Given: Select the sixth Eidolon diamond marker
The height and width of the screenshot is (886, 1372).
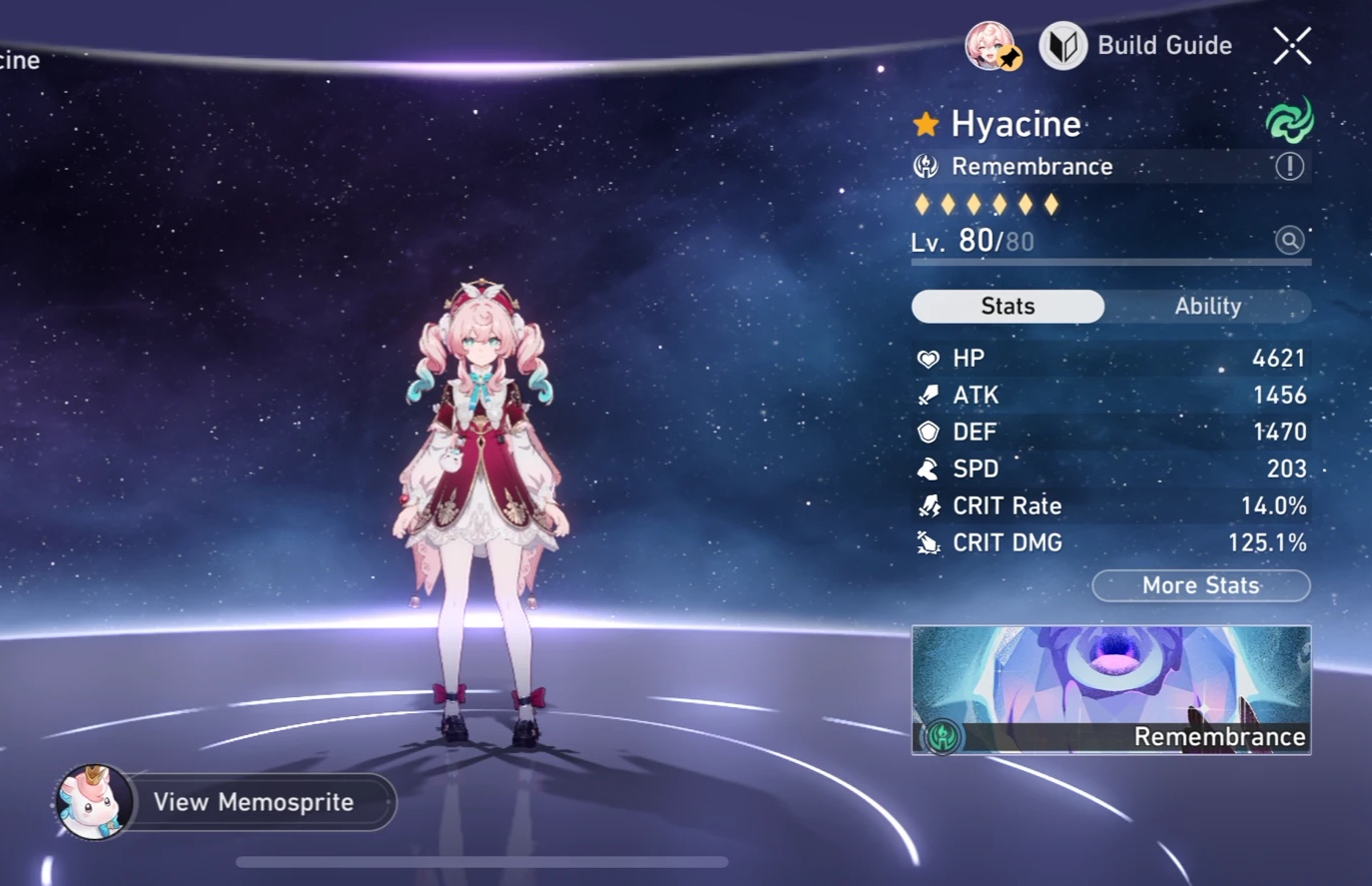Looking at the screenshot, I should click(1048, 202).
